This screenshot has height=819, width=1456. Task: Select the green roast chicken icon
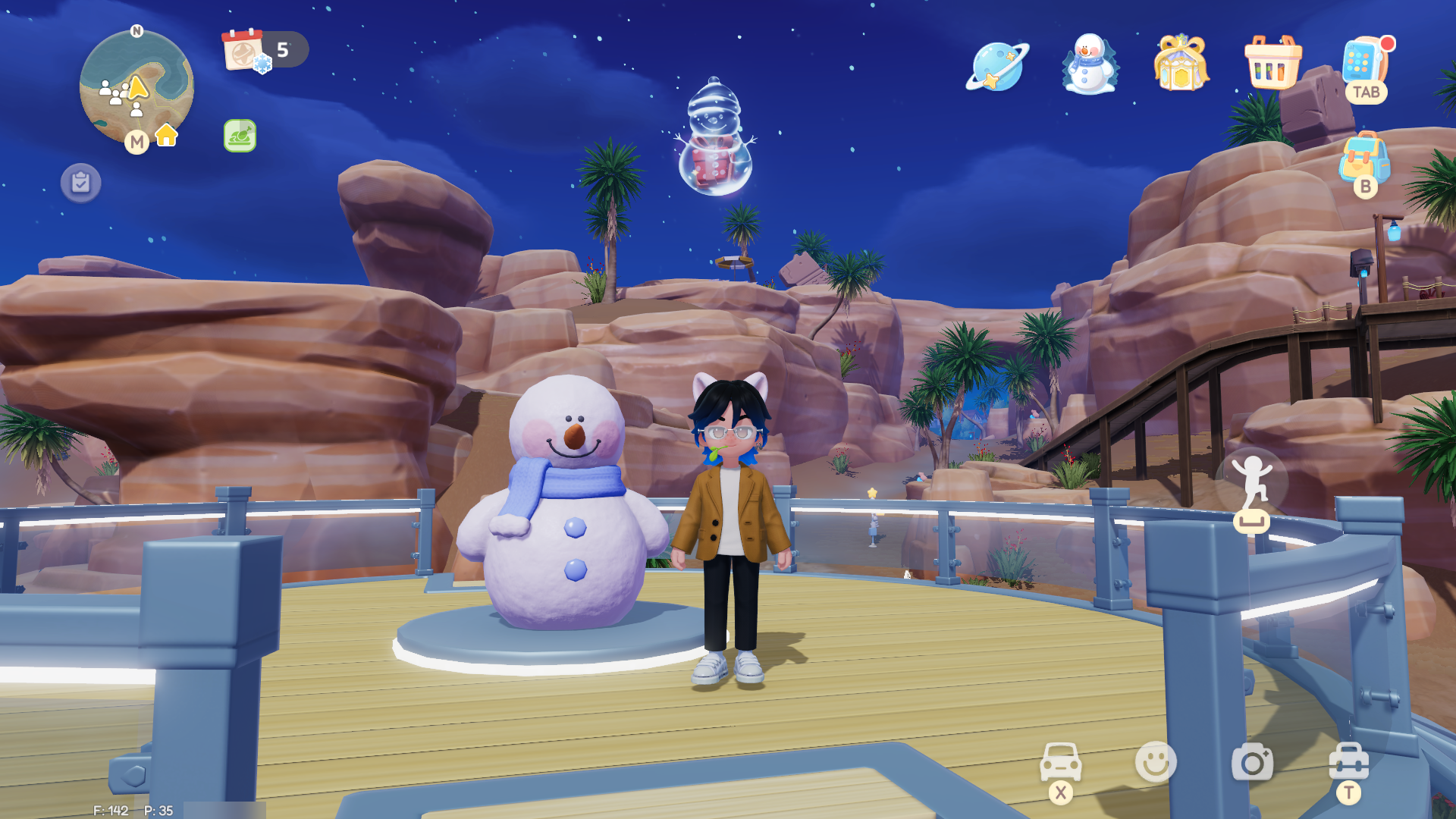coord(240,136)
